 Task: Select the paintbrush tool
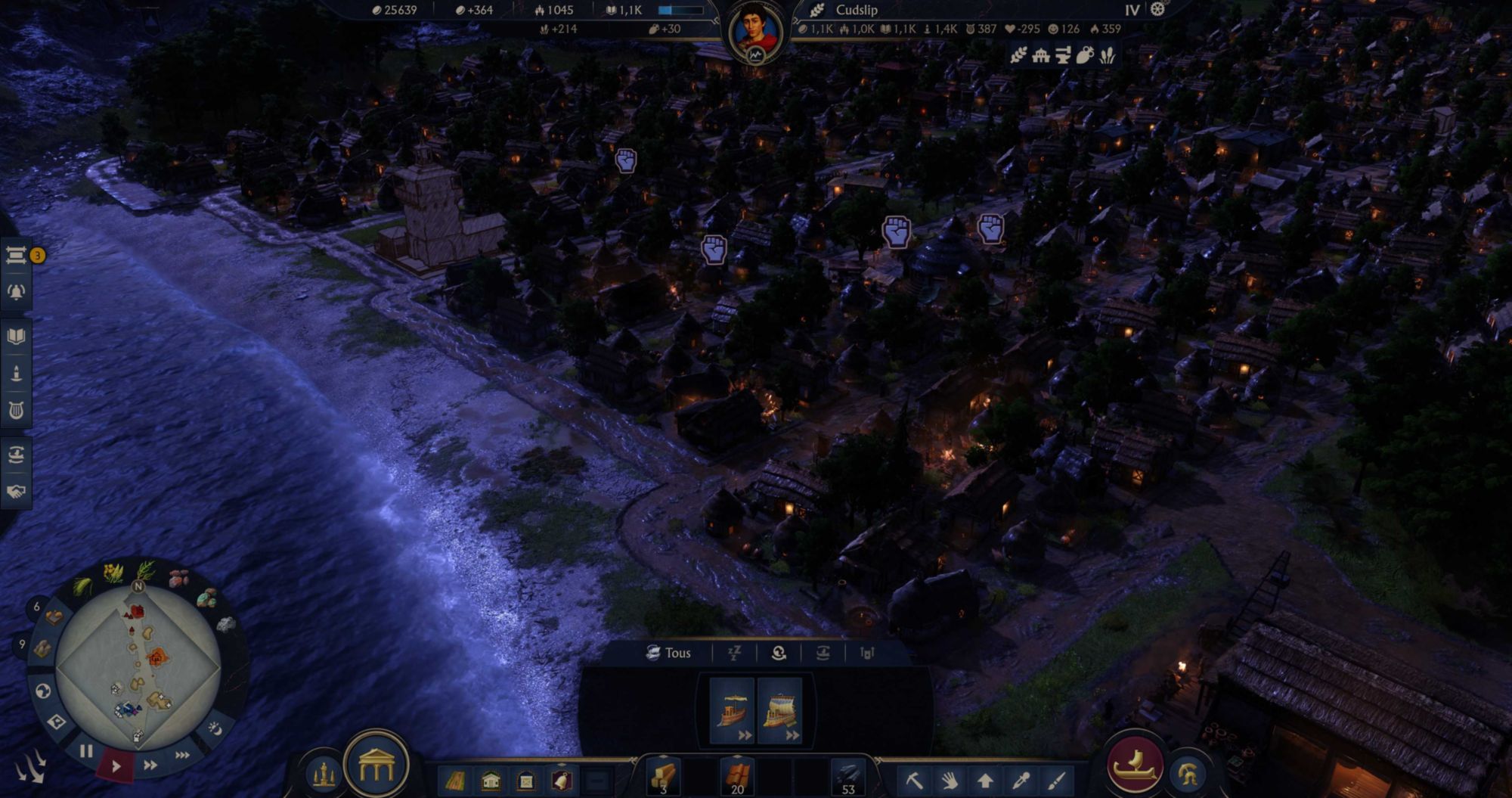point(1056,780)
